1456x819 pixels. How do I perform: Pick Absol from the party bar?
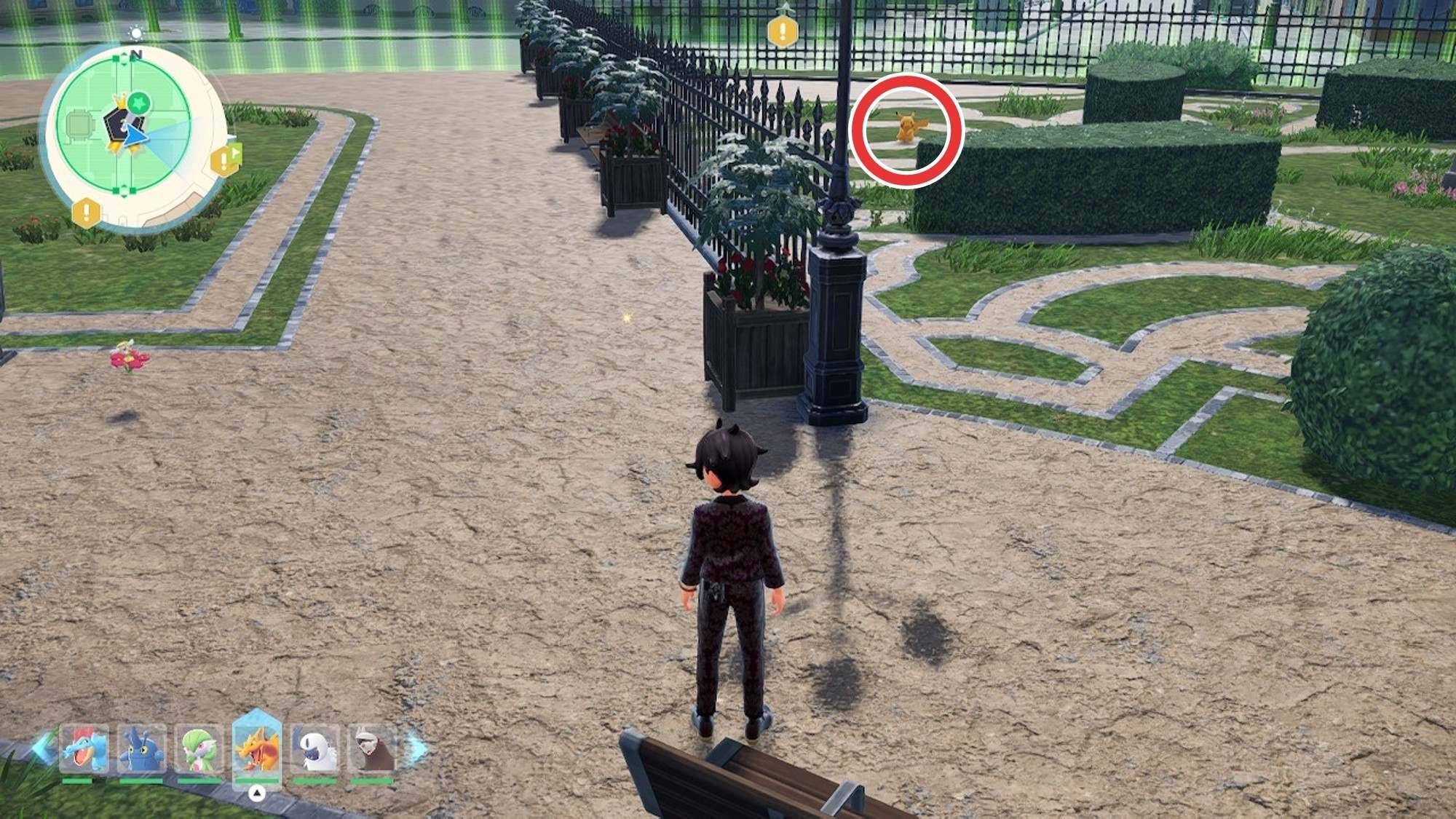tap(314, 750)
